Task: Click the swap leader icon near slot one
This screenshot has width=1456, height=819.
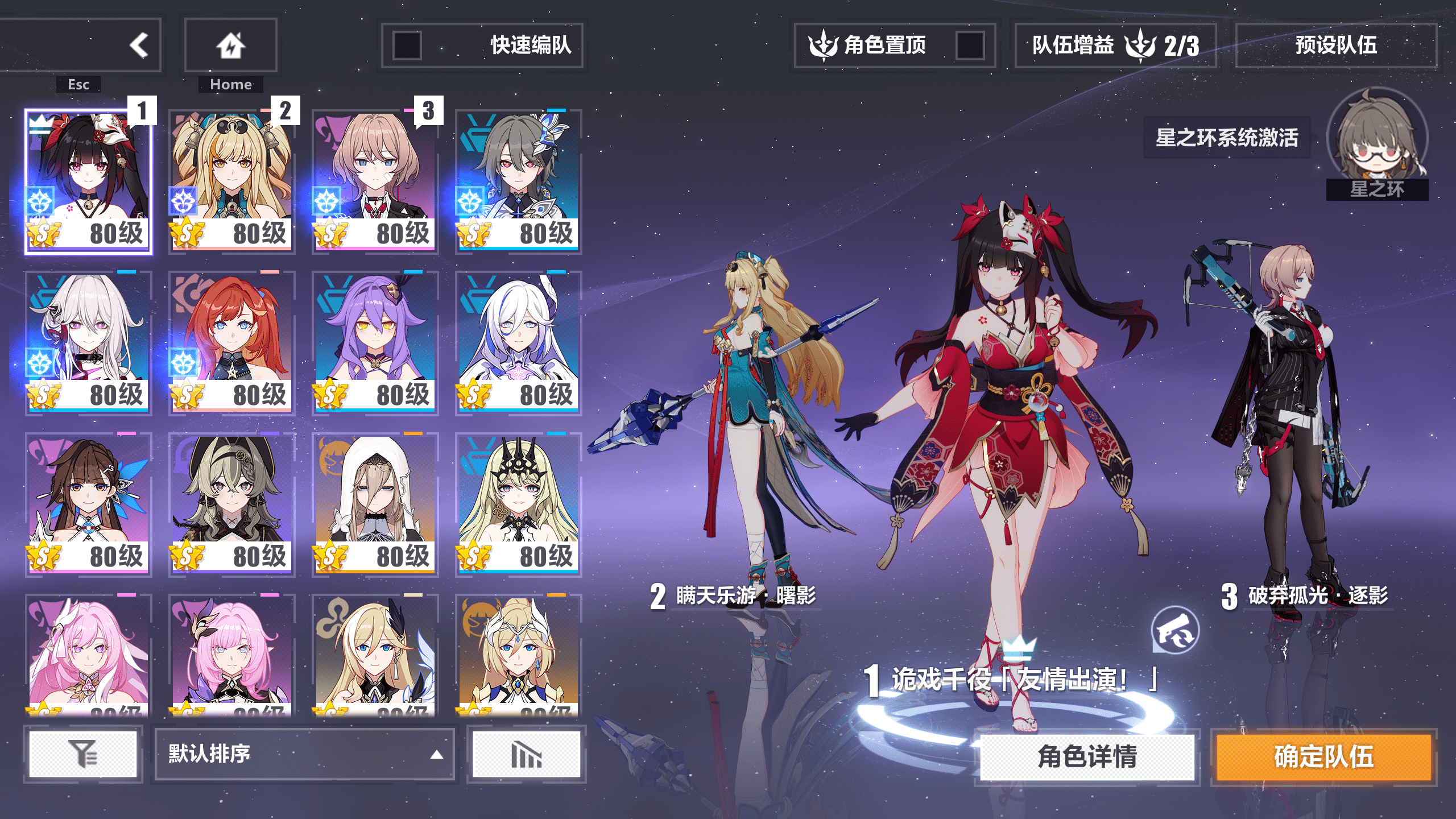Action: [x=1175, y=631]
